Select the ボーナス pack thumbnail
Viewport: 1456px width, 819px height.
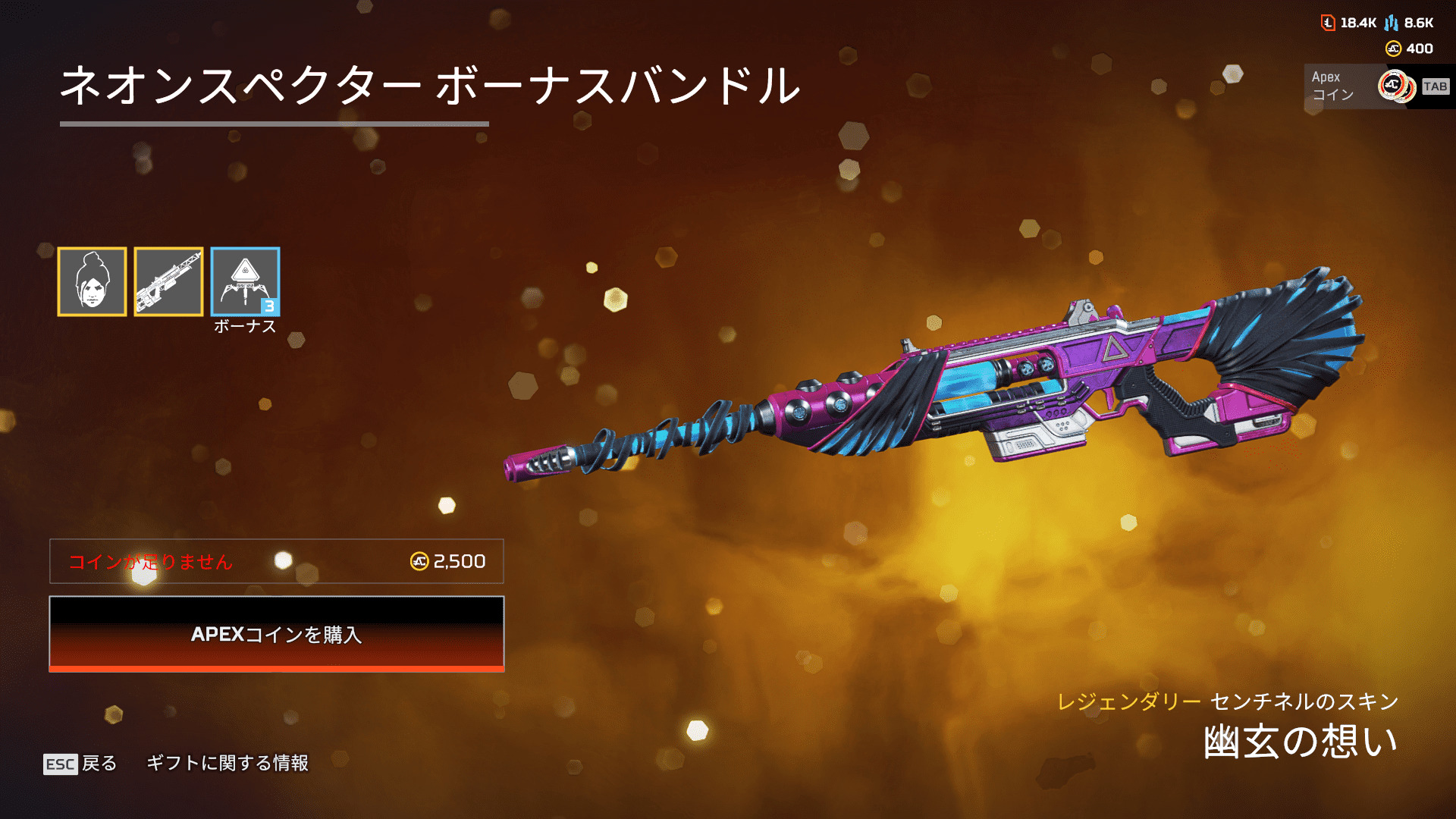245,281
